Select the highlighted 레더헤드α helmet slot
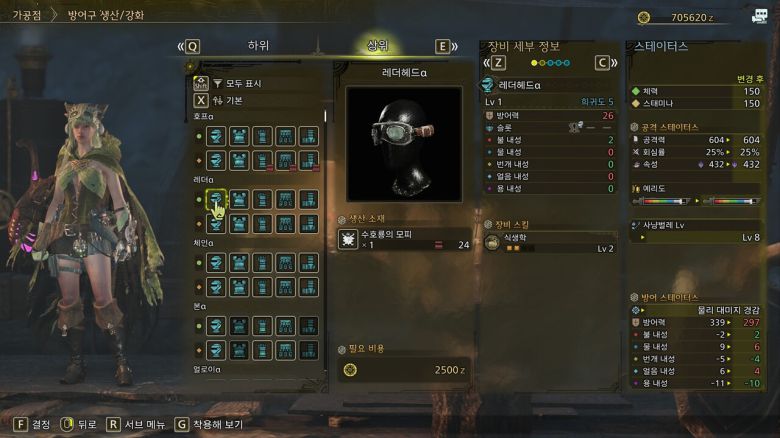The image size is (780, 438). tap(215, 199)
